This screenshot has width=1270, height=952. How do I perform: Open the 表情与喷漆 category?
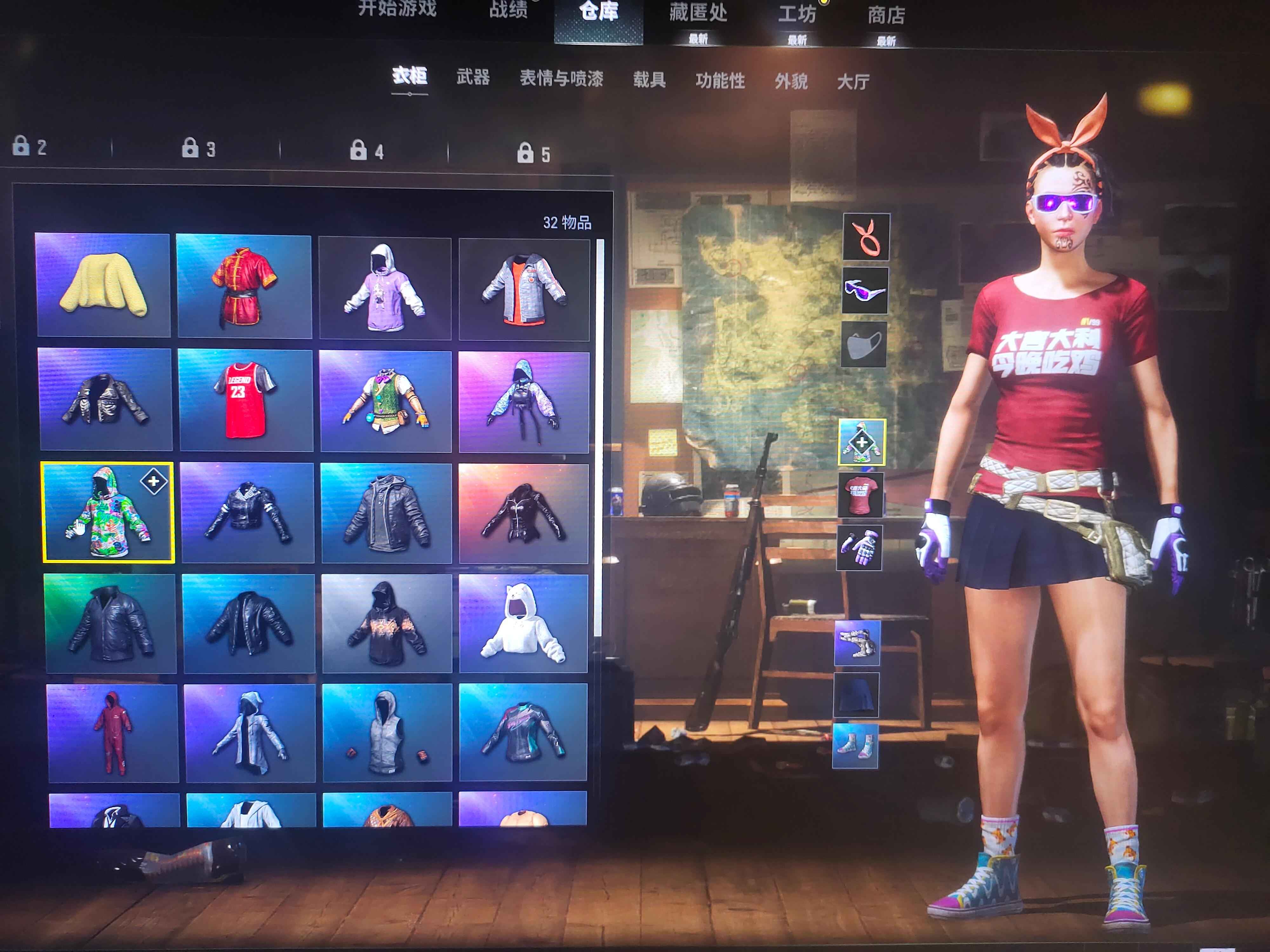tap(561, 79)
